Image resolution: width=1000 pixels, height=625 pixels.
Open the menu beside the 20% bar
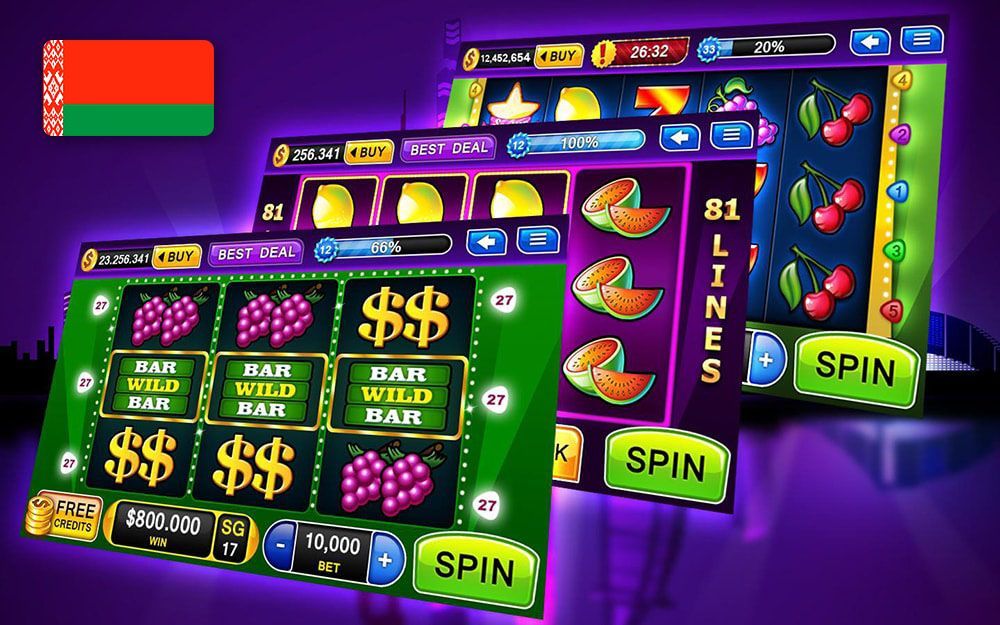(x=920, y=40)
